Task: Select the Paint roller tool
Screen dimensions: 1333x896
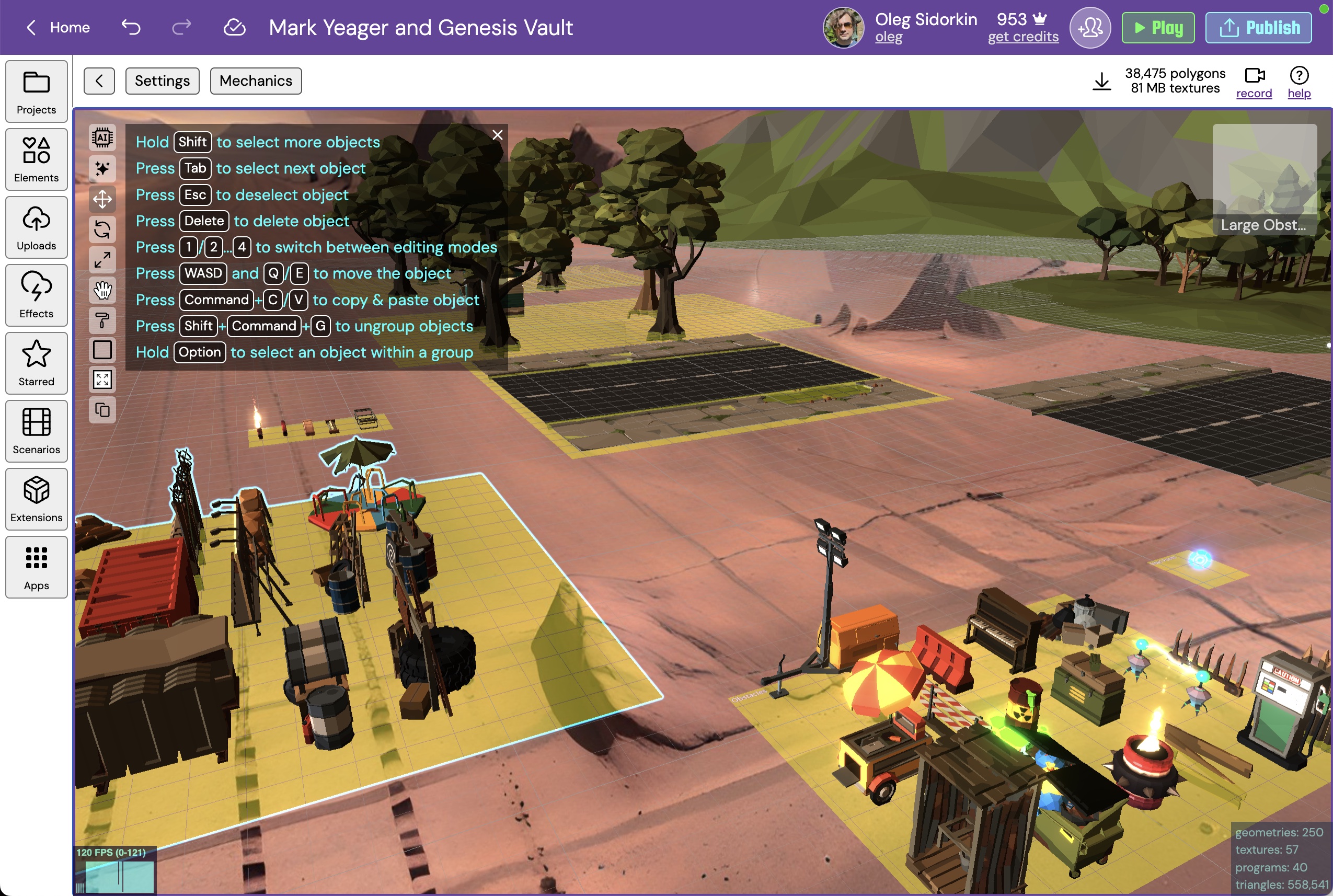Action: 103,320
